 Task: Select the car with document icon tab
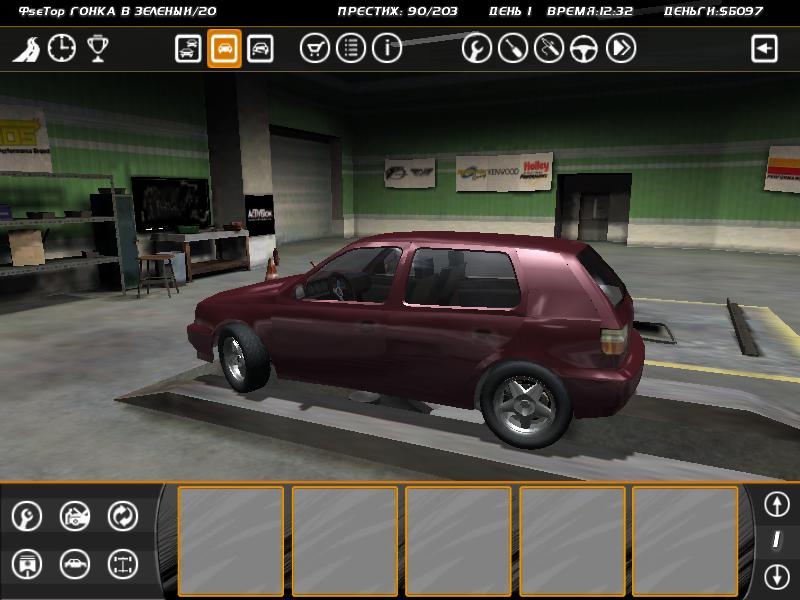click(188, 48)
